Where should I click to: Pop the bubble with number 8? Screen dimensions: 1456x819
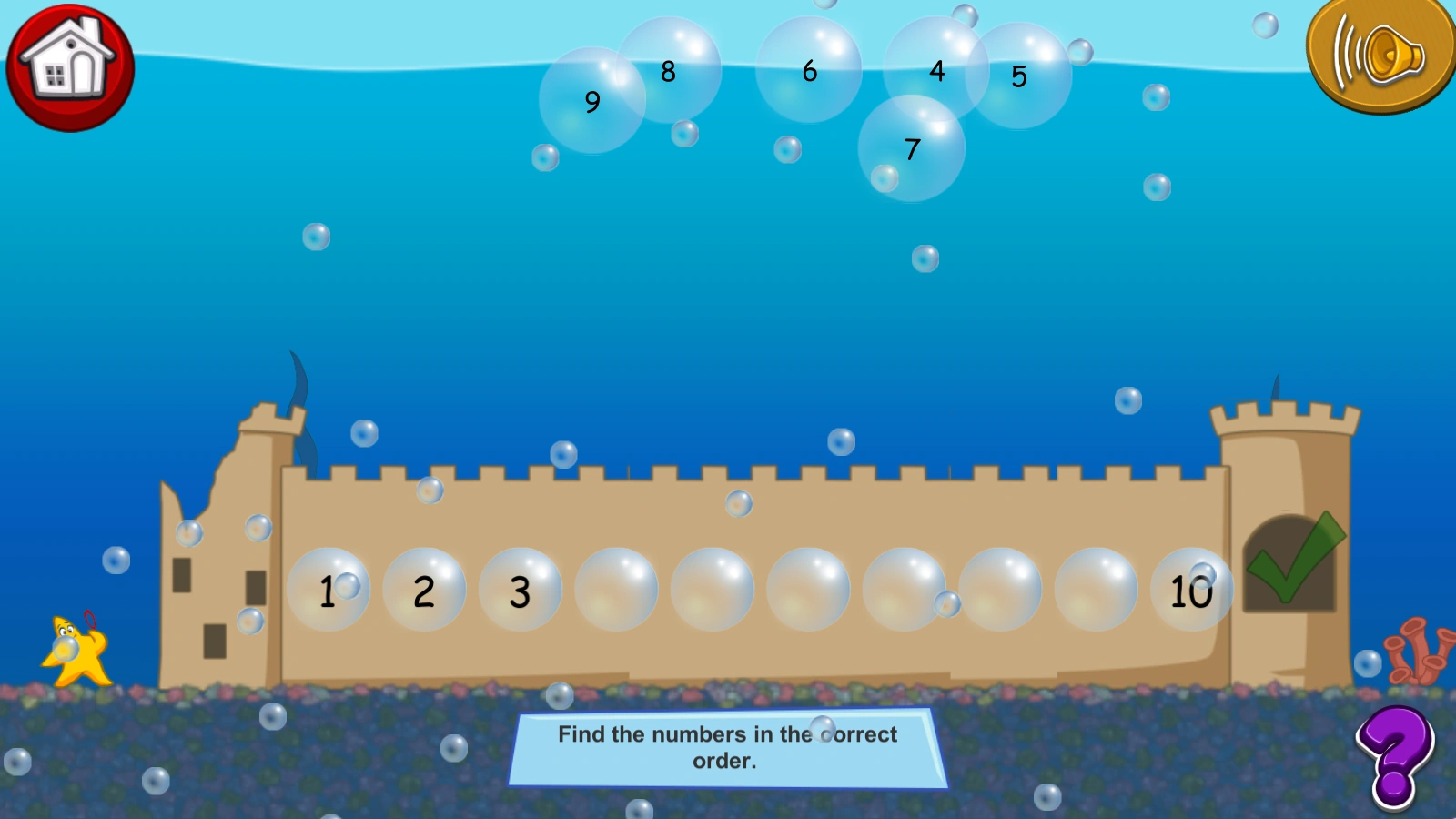[669, 68]
